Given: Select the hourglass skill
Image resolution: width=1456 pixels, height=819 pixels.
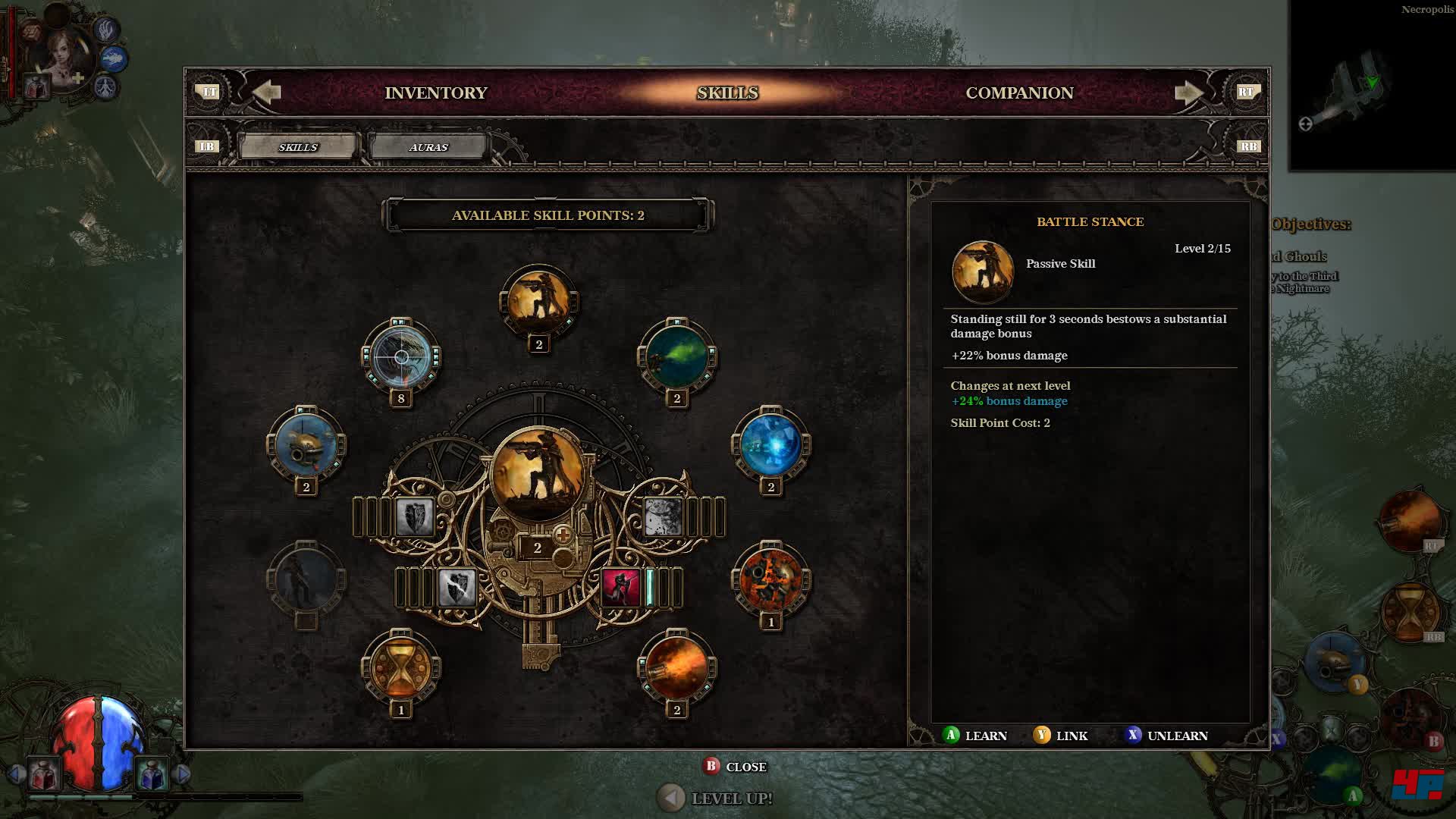Looking at the screenshot, I should pyautogui.click(x=401, y=667).
